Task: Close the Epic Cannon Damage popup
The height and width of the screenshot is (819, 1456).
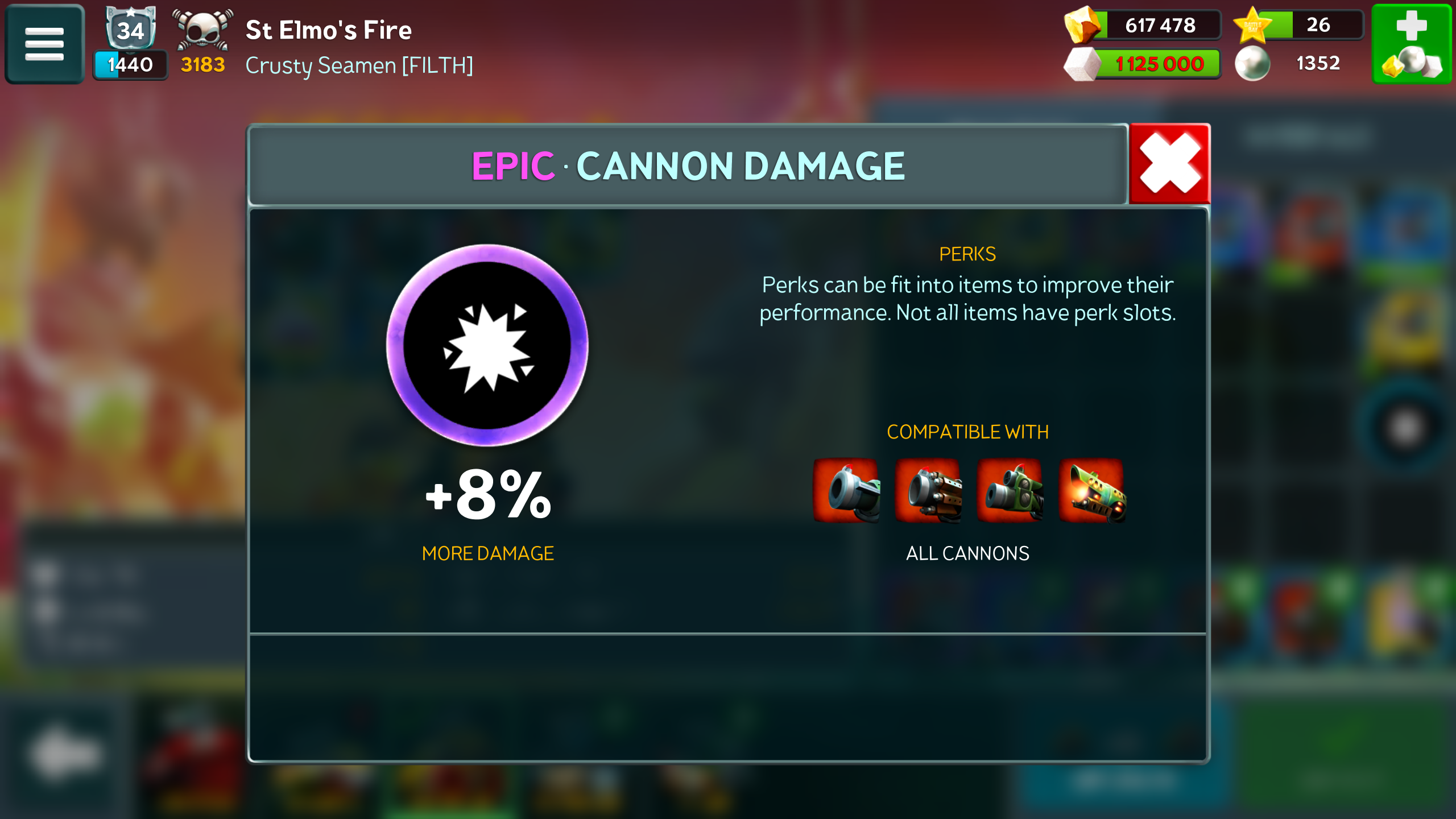Action: (x=1169, y=164)
